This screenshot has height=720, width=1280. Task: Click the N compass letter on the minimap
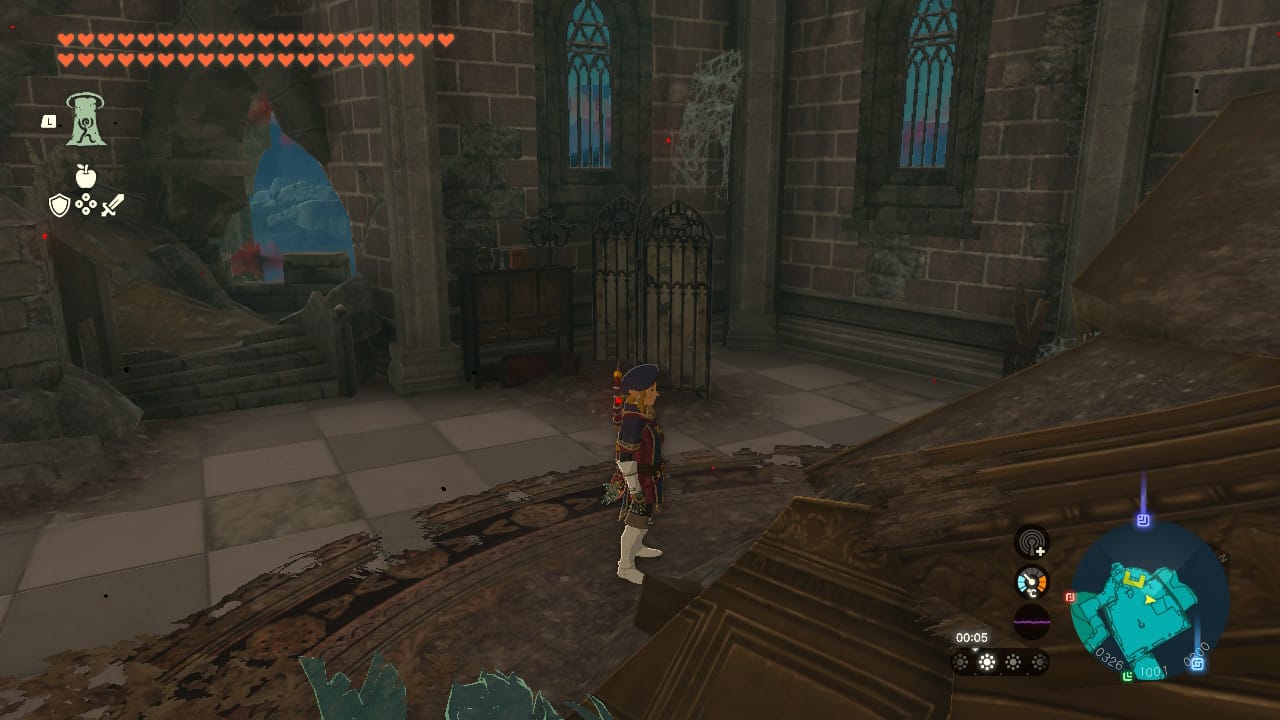coord(1221,556)
